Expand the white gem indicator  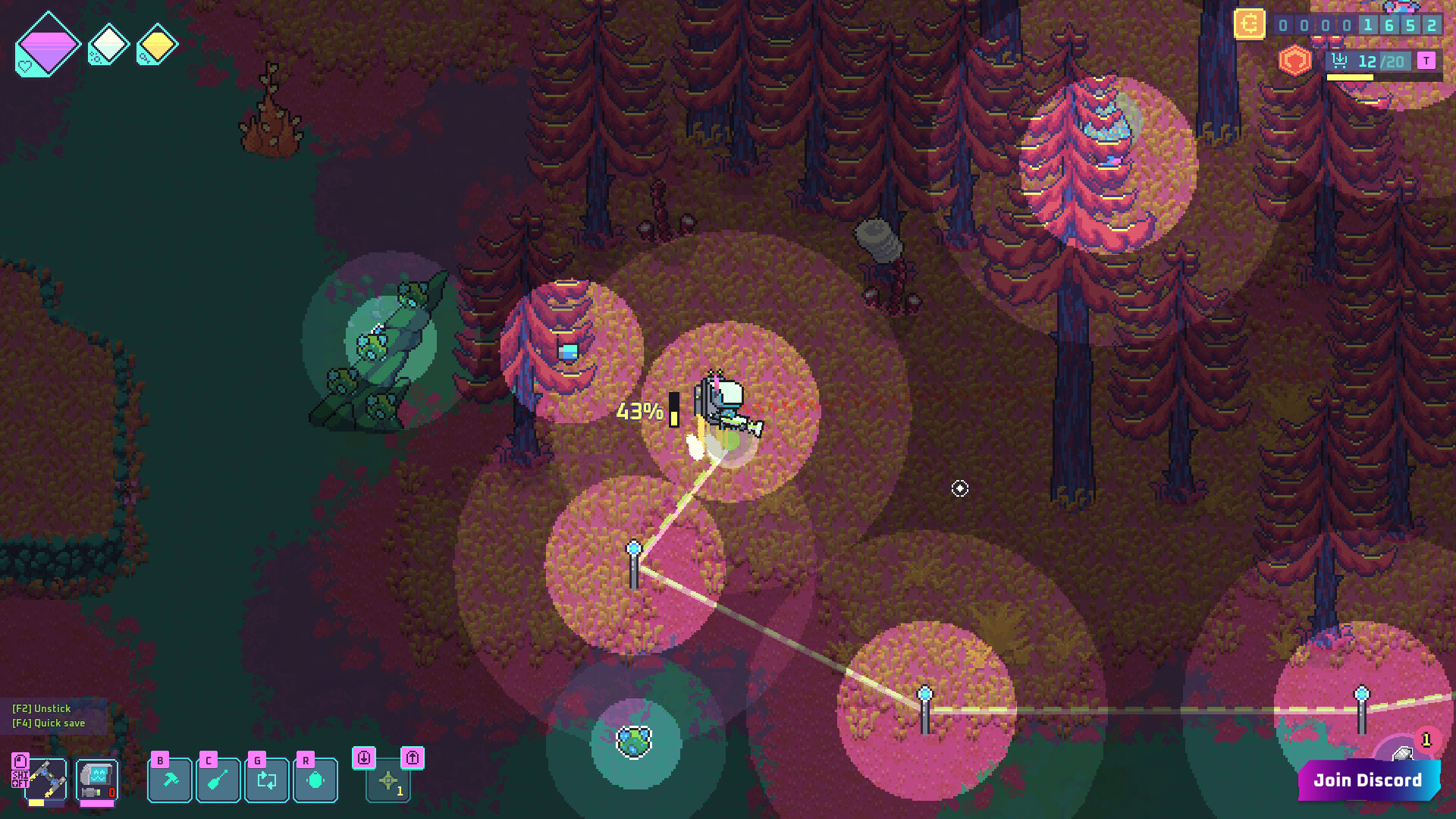click(108, 44)
